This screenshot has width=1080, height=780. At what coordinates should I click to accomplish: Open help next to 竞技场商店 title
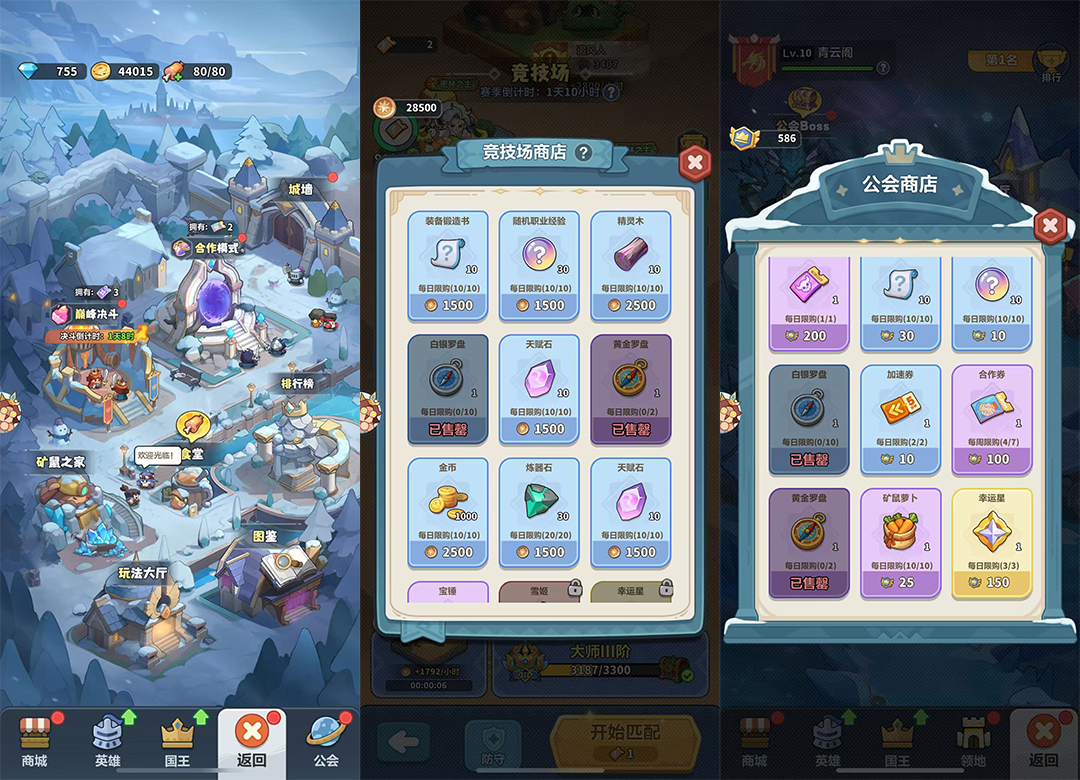point(583,153)
